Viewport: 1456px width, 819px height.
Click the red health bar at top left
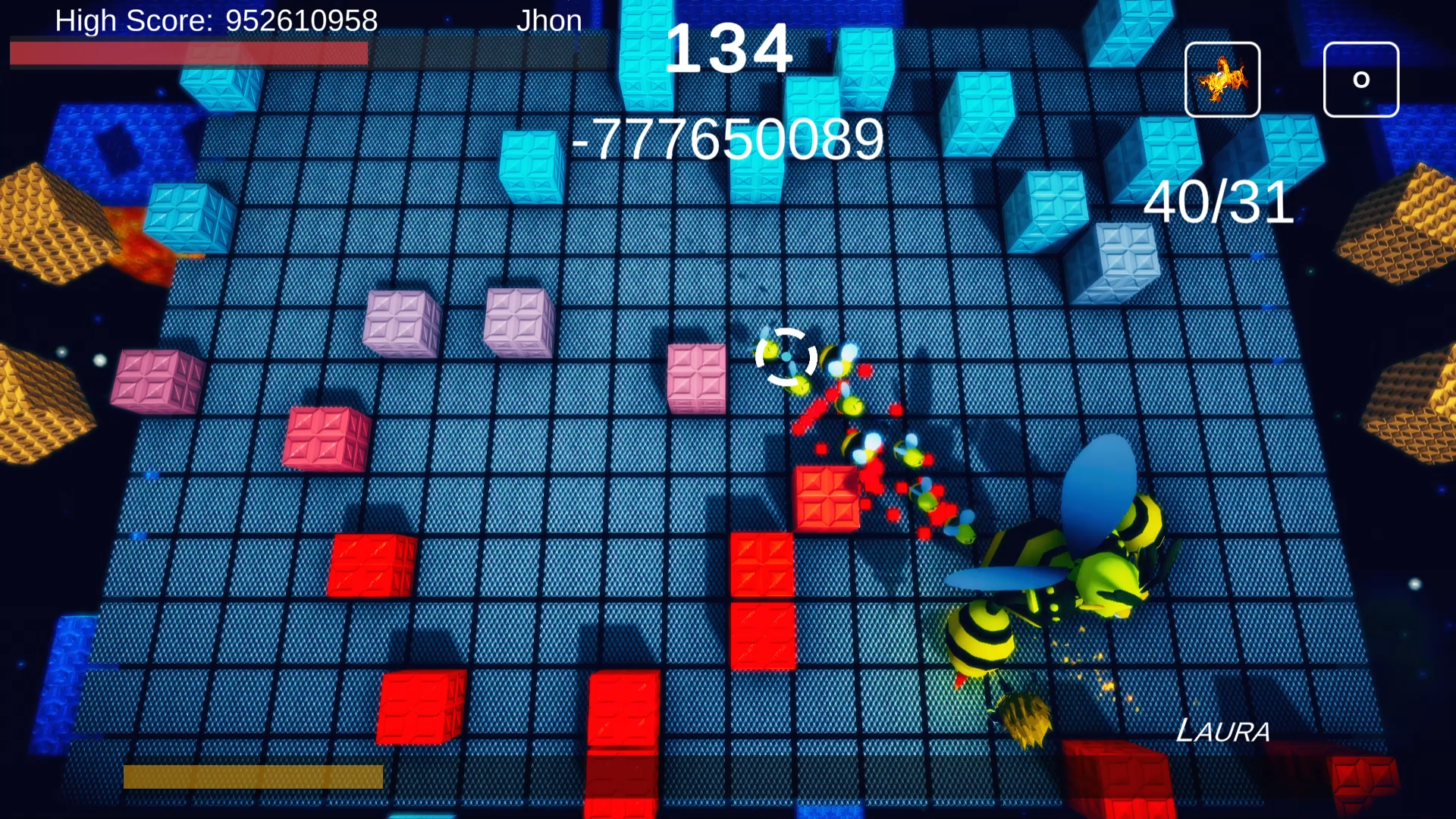[x=190, y=53]
